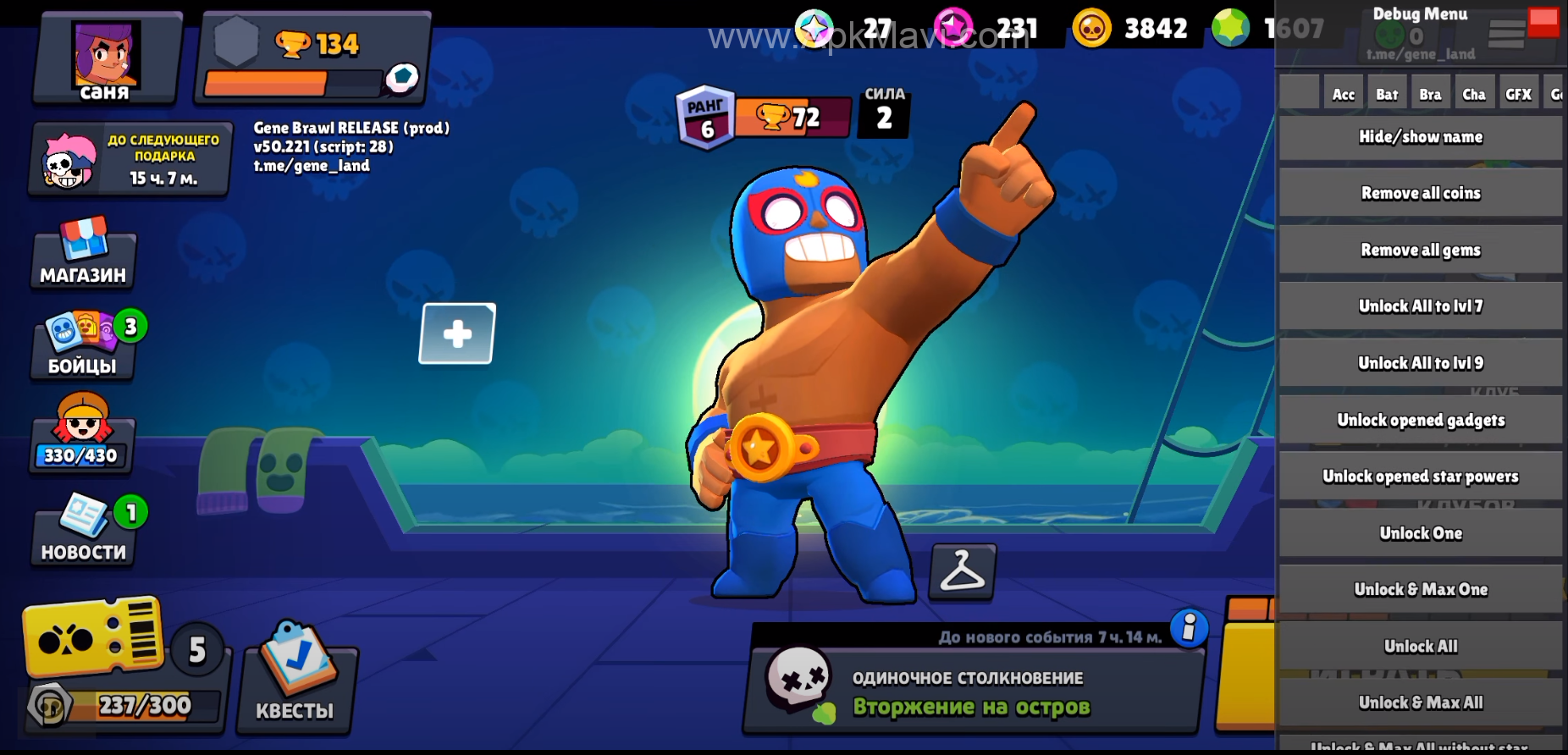The width and height of the screenshot is (1568, 755).
Task: Switch to the GFX debug tab
Action: coord(1518,94)
